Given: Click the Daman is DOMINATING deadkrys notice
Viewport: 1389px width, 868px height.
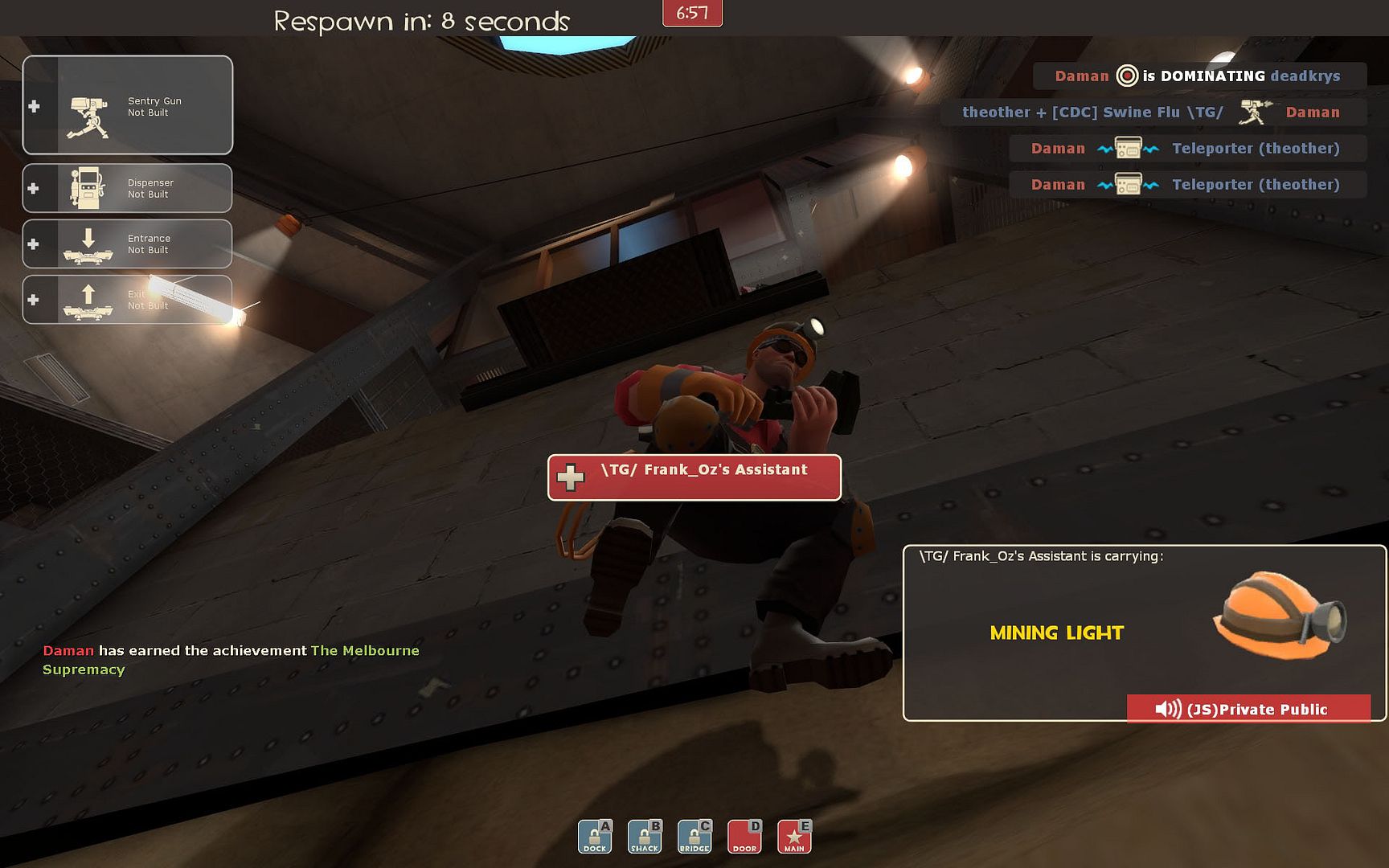Looking at the screenshot, I should pyautogui.click(x=1198, y=76).
